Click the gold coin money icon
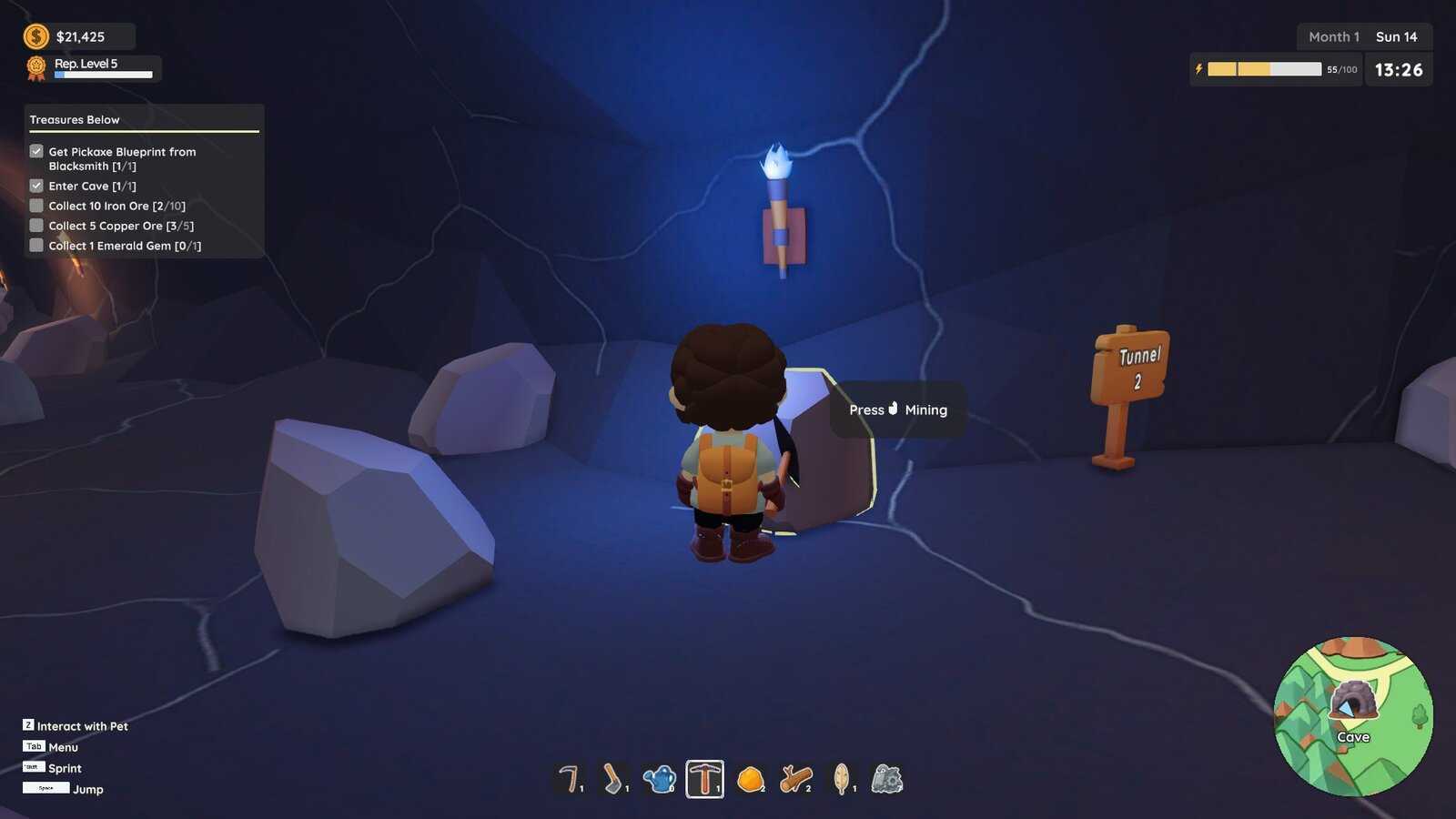 [36, 36]
